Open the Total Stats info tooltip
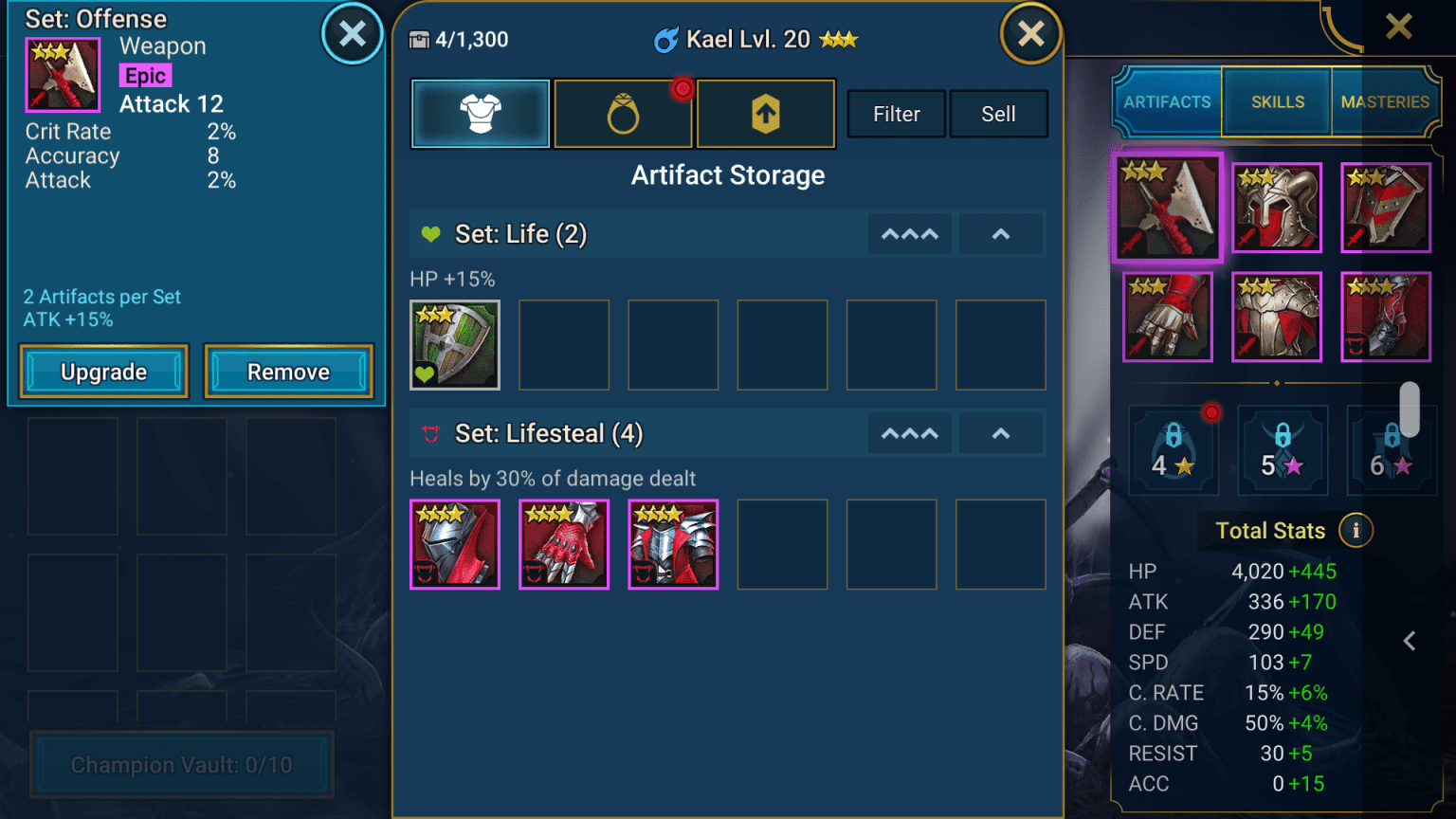Image resolution: width=1456 pixels, height=819 pixels. tap(1356, 531)
